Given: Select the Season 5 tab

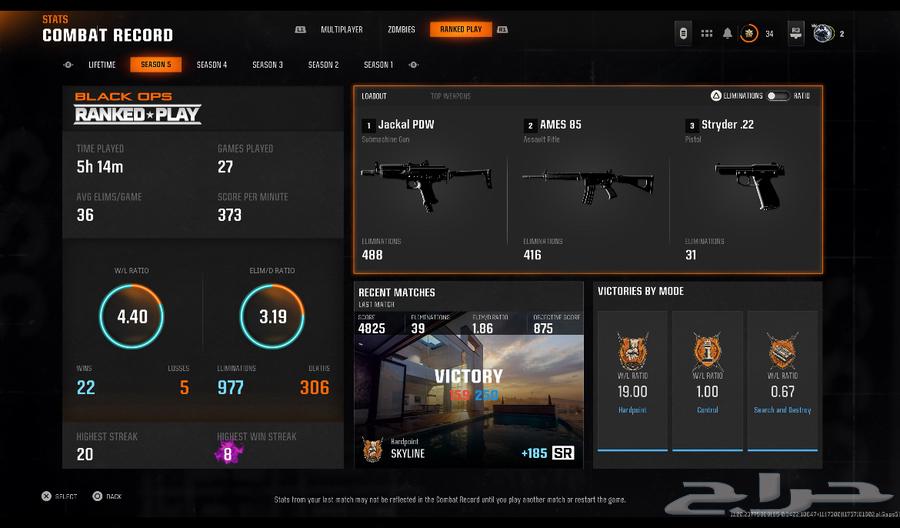Looking at the screenshot, I should (x=155, y=65).
